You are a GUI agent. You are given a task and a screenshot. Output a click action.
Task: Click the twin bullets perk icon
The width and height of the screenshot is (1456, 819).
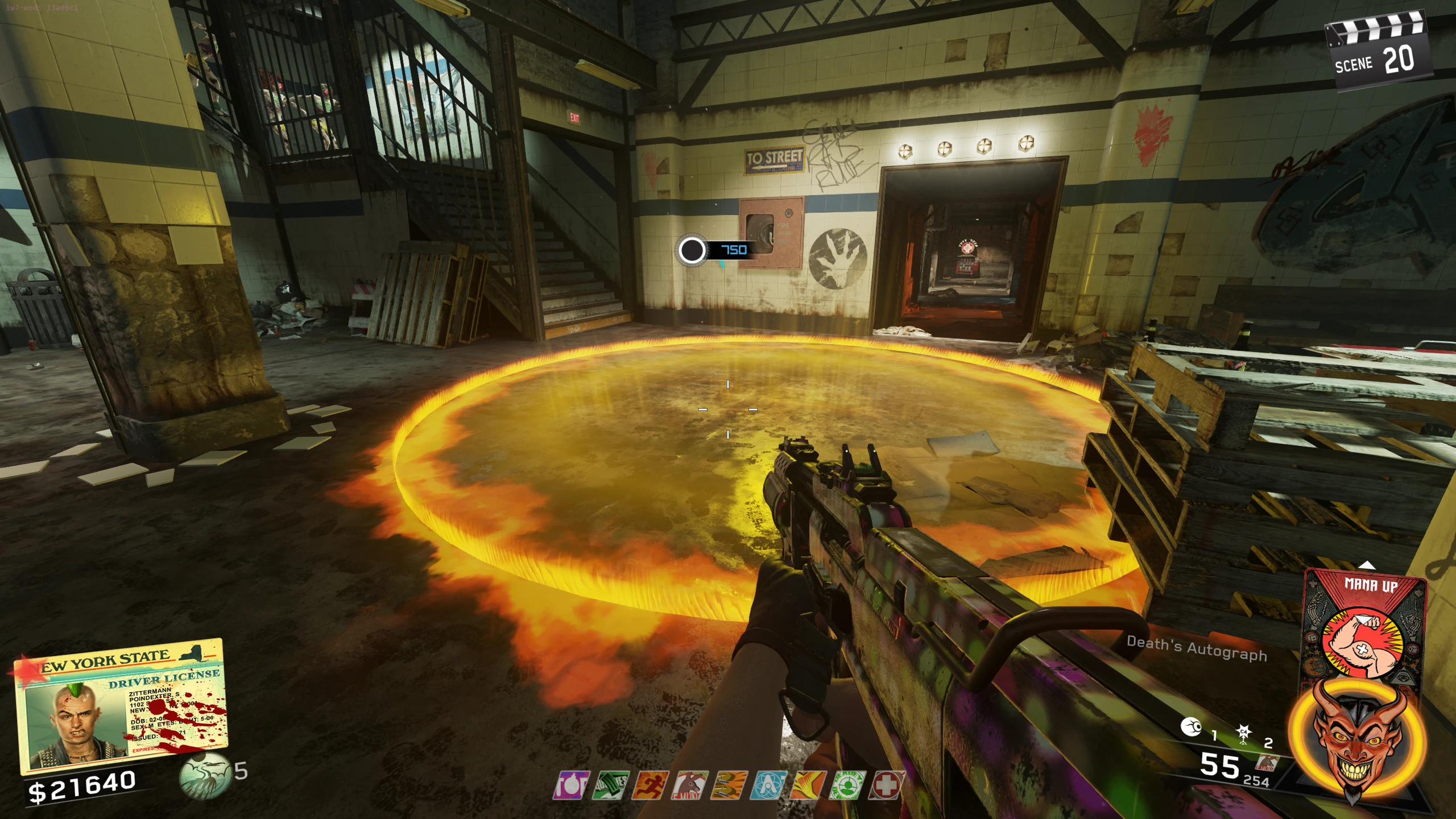pyautogui.click(x=729, y=785)
